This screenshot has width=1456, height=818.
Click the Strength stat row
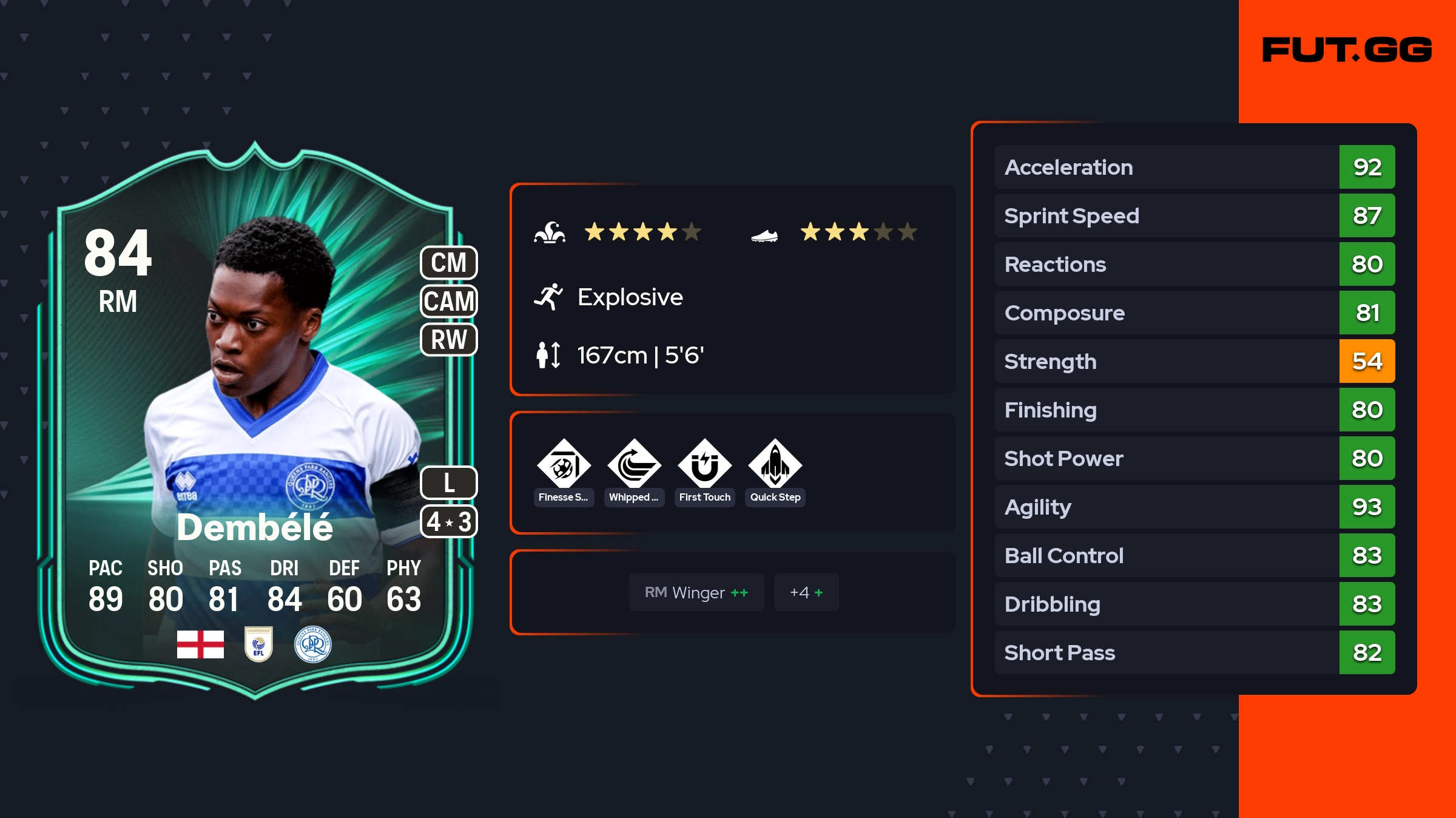click(1194, 361)
